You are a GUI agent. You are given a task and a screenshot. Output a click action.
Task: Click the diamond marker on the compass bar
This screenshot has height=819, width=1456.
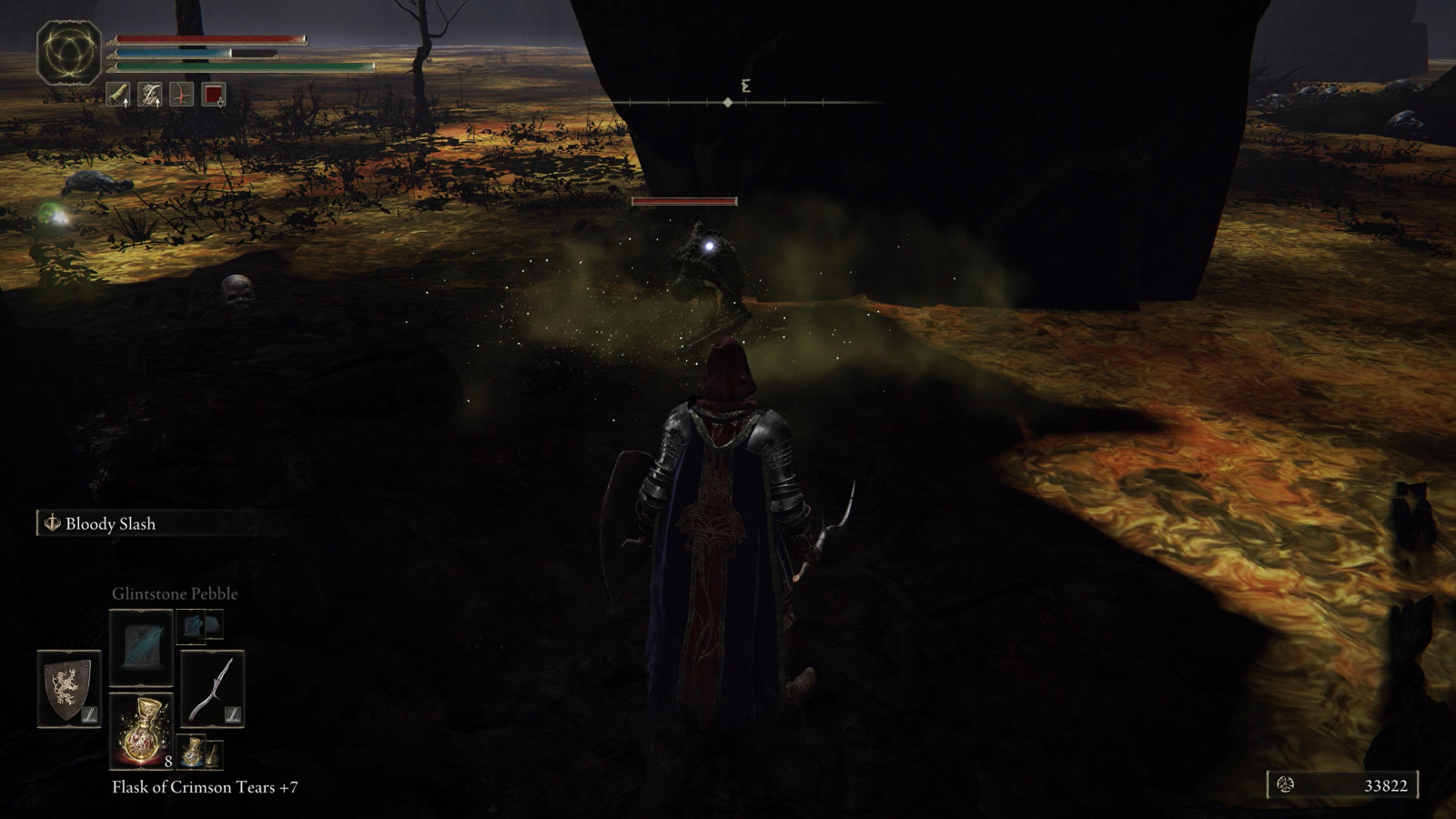click(726, 103)
